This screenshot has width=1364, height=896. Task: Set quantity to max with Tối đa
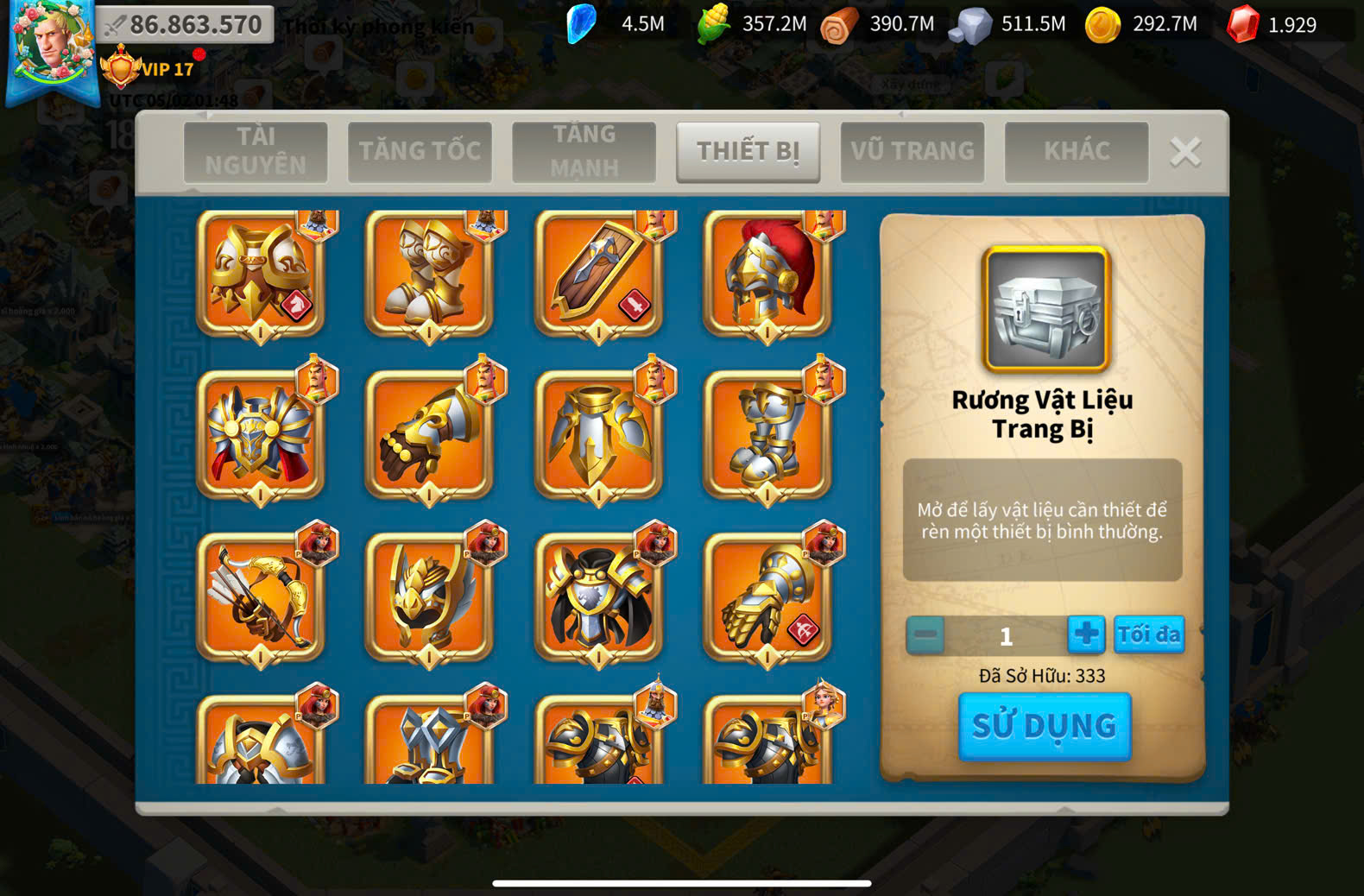click(x=1148, y=634)
